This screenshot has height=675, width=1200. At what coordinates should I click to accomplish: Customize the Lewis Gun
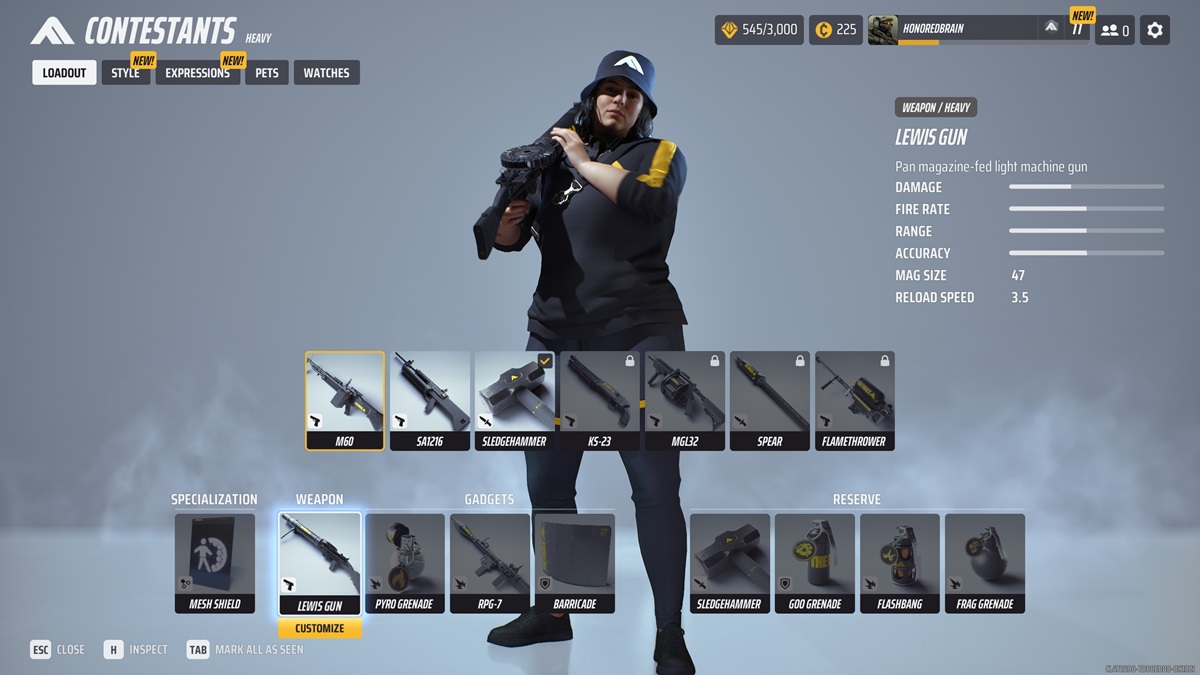coord(320,628)
